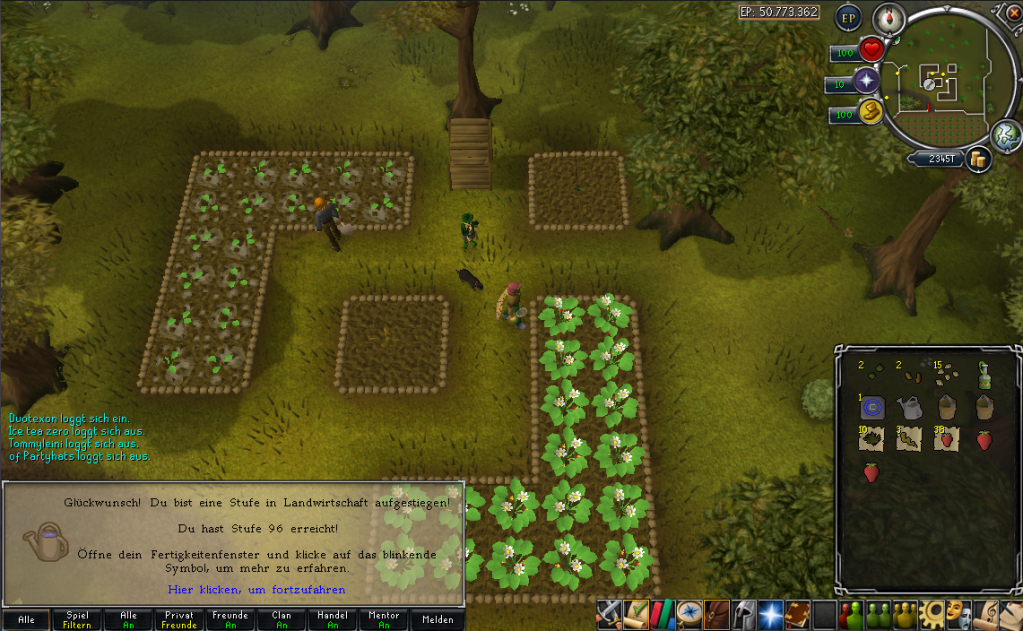This screenshot has width=1023, height=631.
Task: Open the 'Freunde' chat tab
Action: click(231, 620)
